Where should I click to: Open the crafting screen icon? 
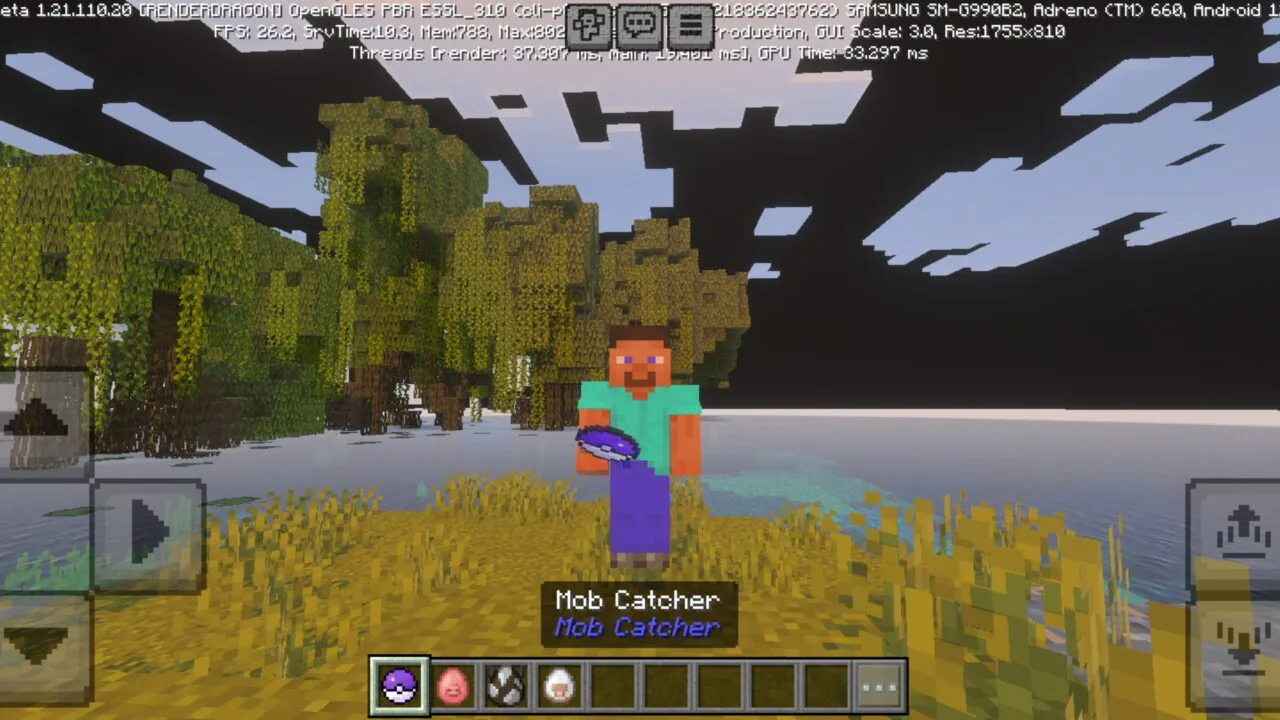tap(591, 22)
